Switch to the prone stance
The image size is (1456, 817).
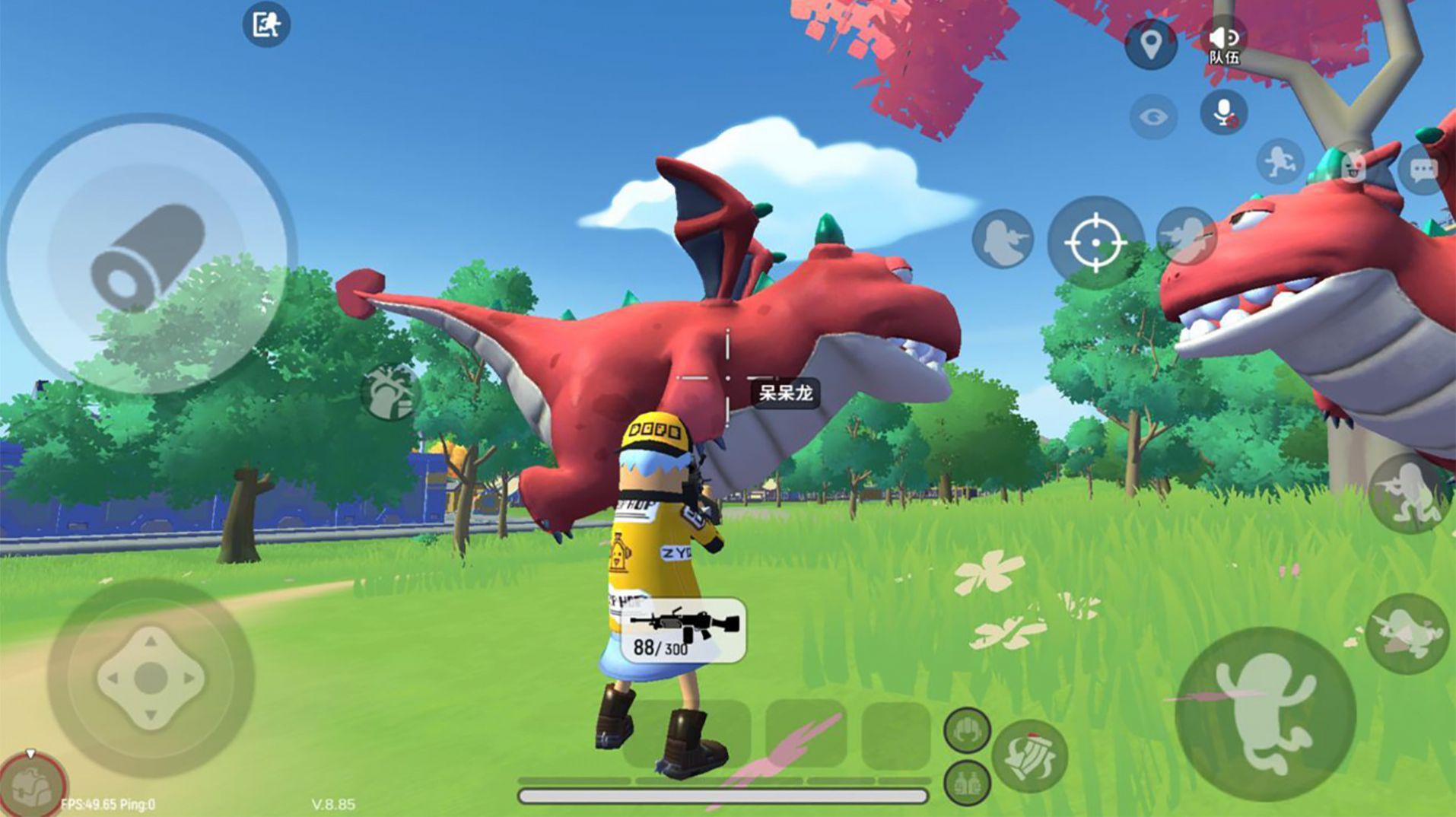1406,633
